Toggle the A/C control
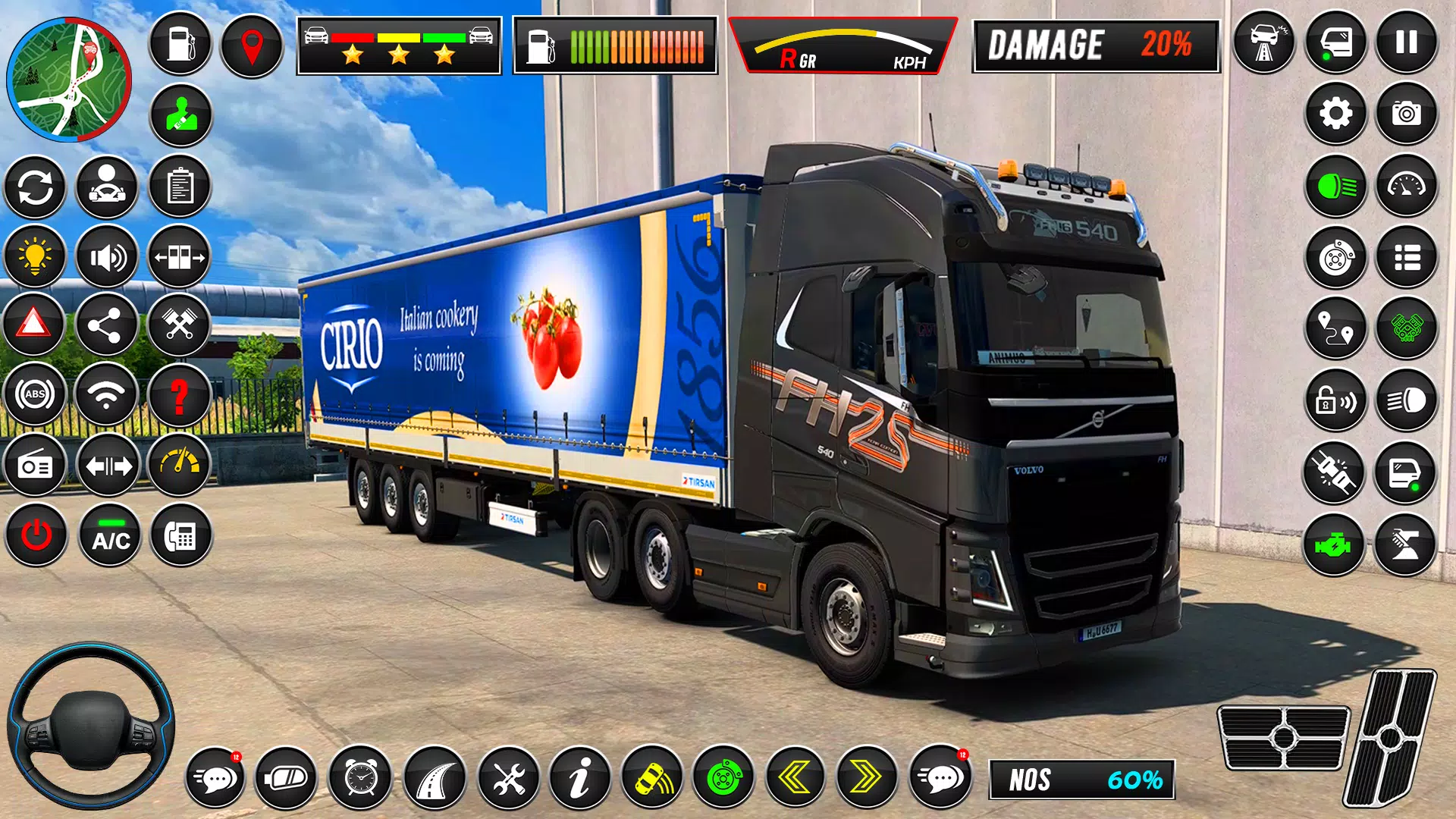Screen dimensions: 1456x819 pyautogui.click(x=107, y=538)
